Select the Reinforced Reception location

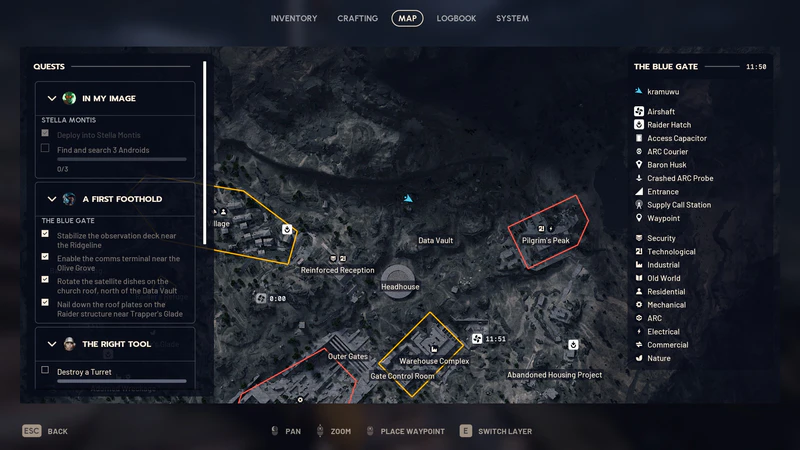tap(338, 270)
